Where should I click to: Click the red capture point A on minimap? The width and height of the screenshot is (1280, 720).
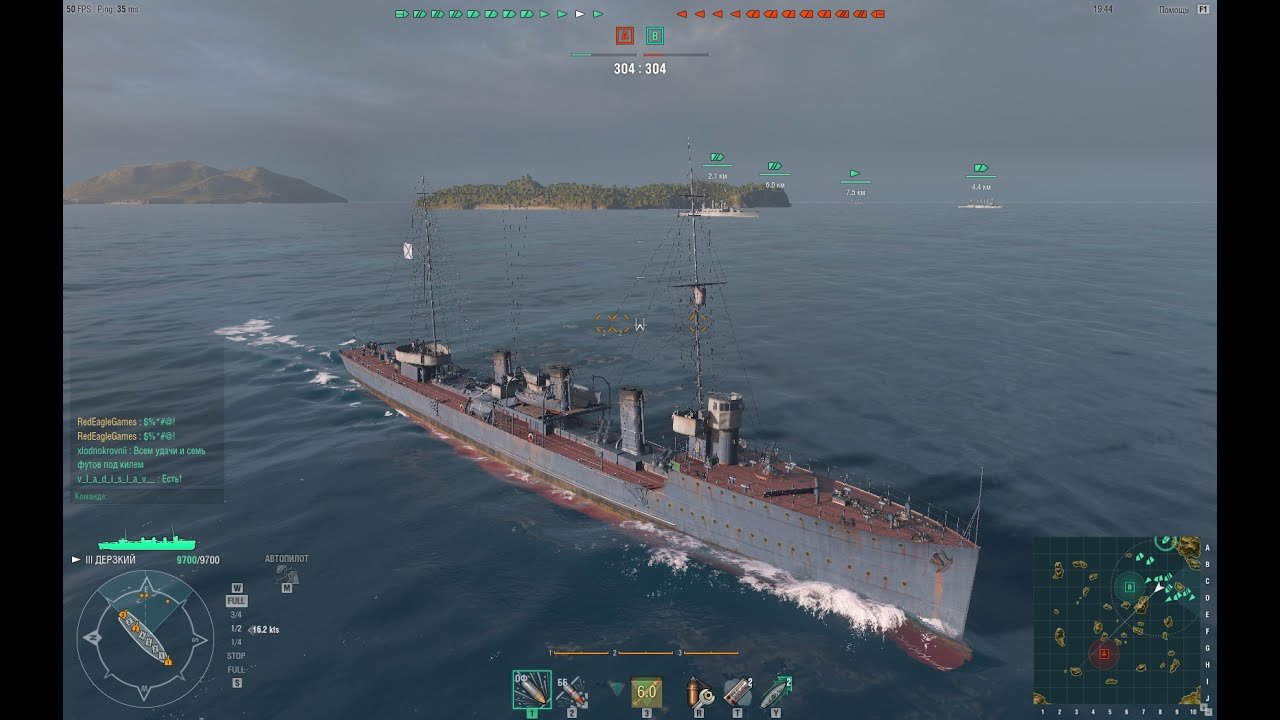point(1105,655)
